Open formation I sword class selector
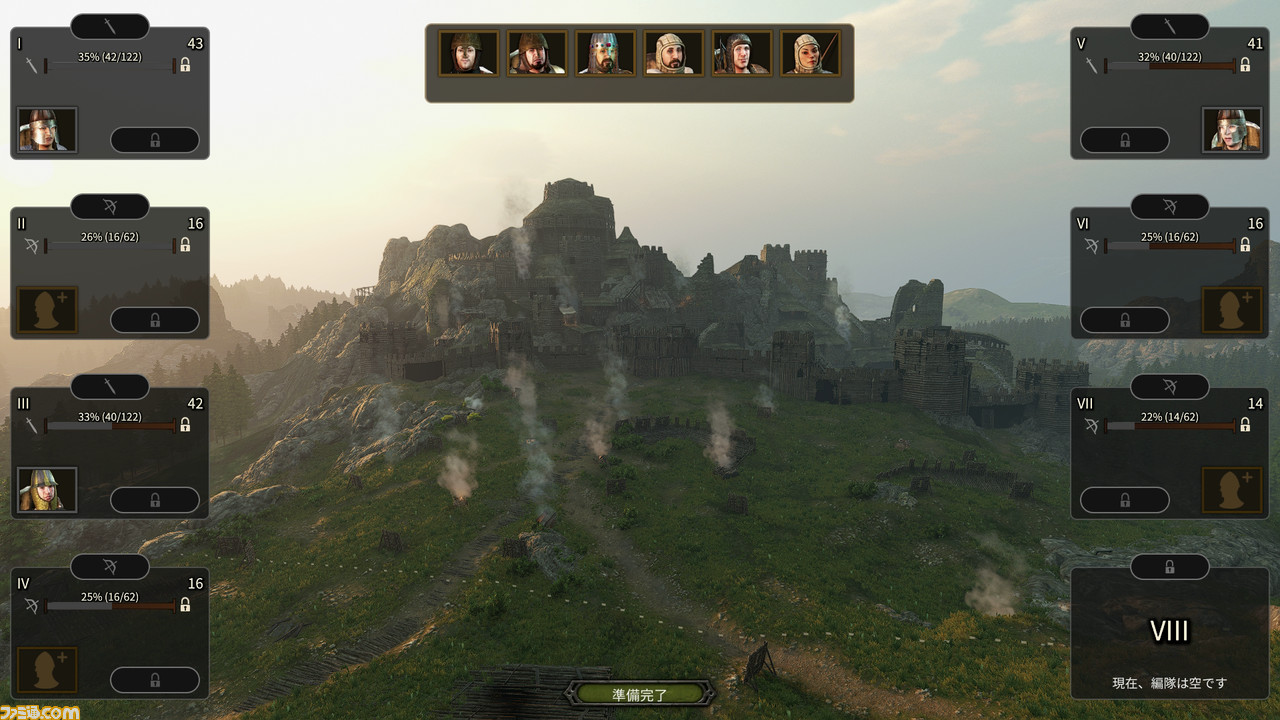This screenshot has height=720, width=1280. pos(110,27)
